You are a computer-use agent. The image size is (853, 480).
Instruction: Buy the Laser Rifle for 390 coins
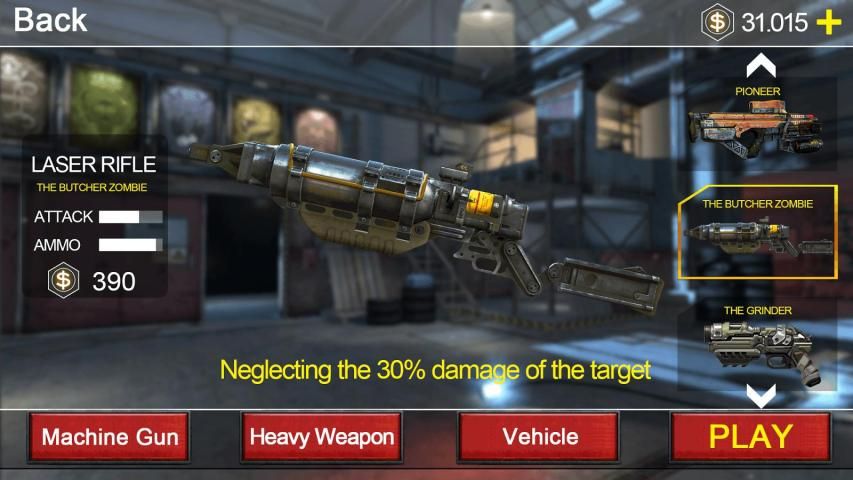pos(96,282)
